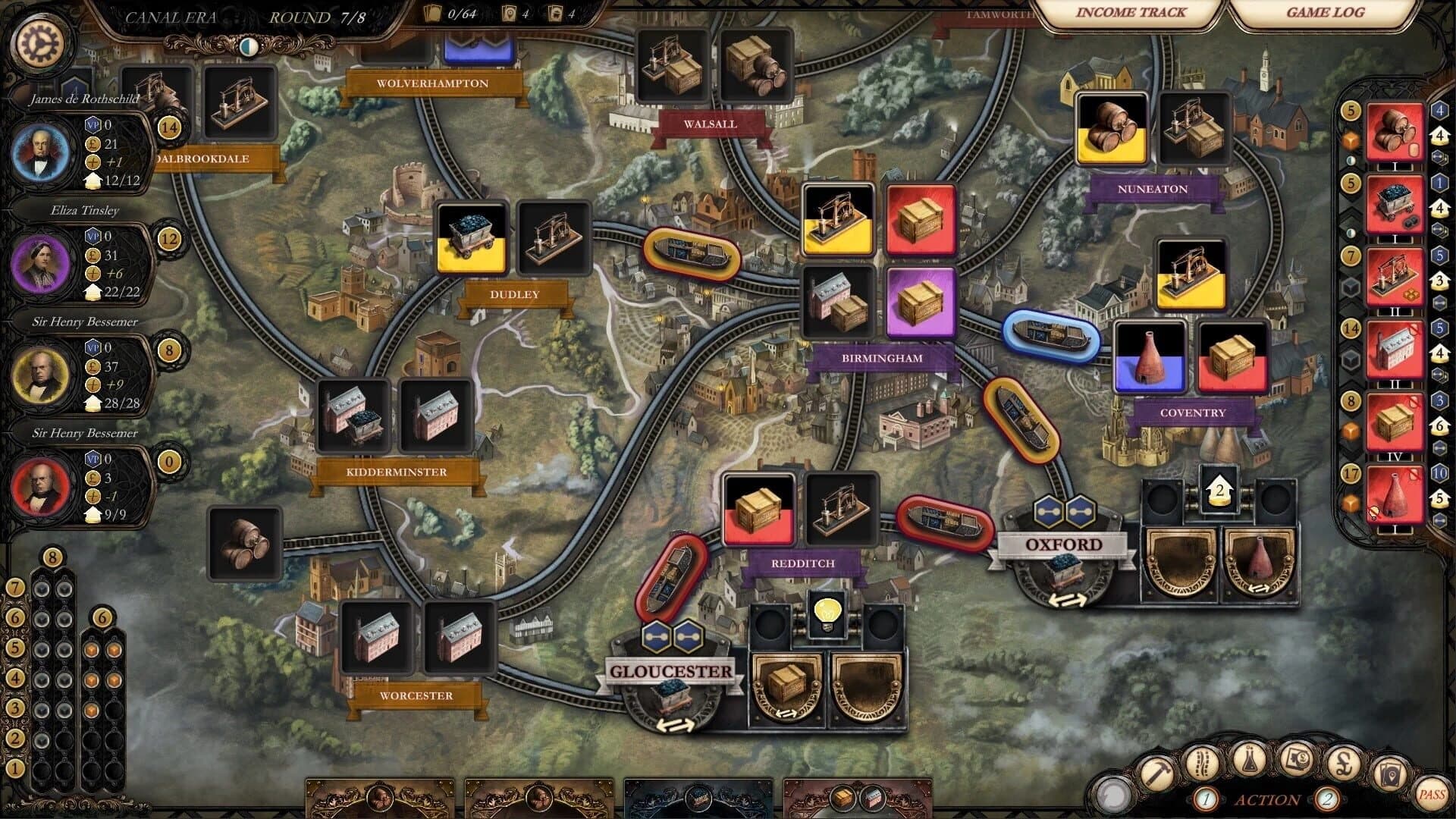Click the Action counter numbered 1
Image resolution: width=1456 pixels, height=819 pixels.
pyautogui.click(x=1206, y=799)
